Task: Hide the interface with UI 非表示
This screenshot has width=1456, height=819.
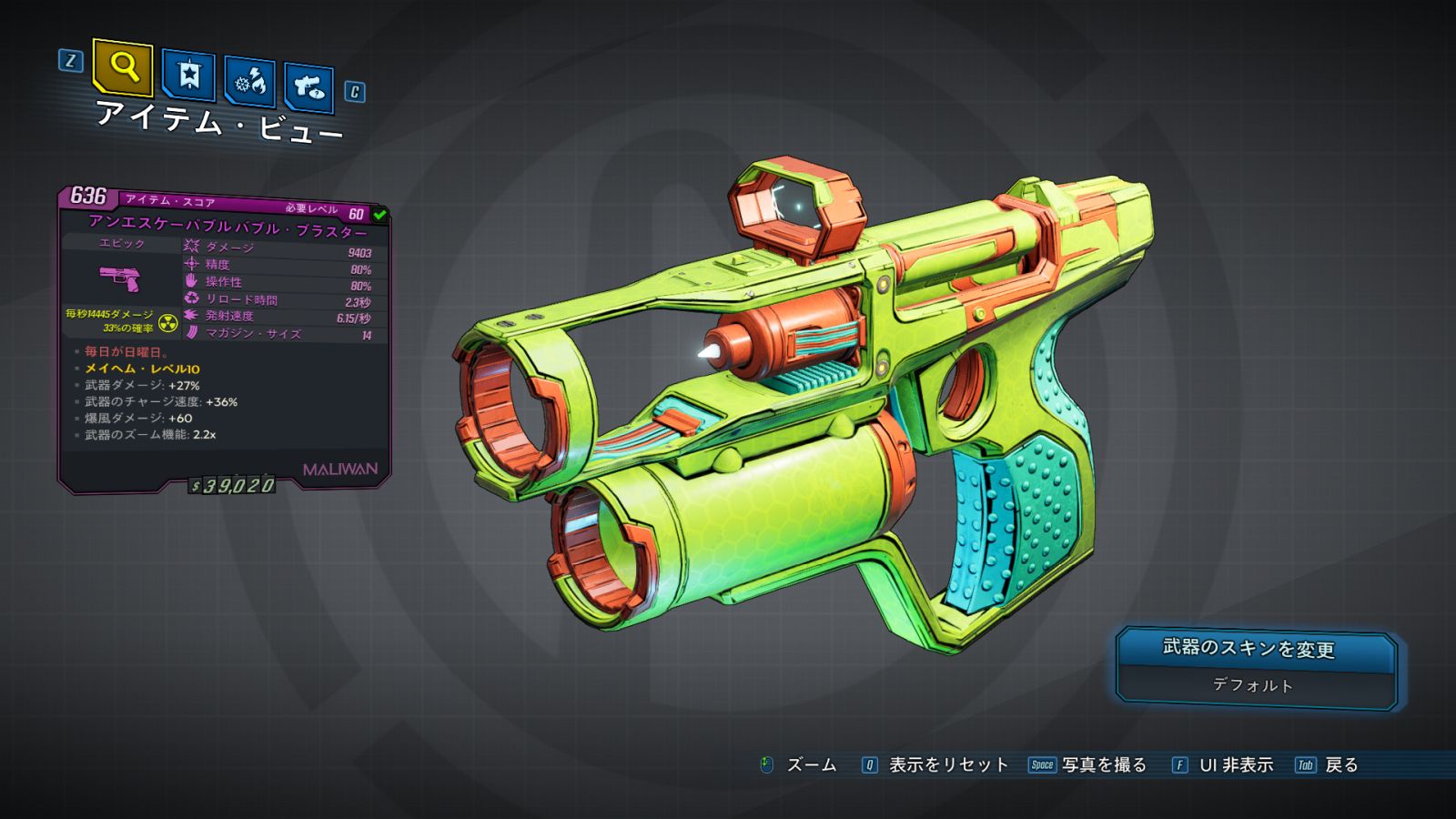Action: tap(1235, 765)
